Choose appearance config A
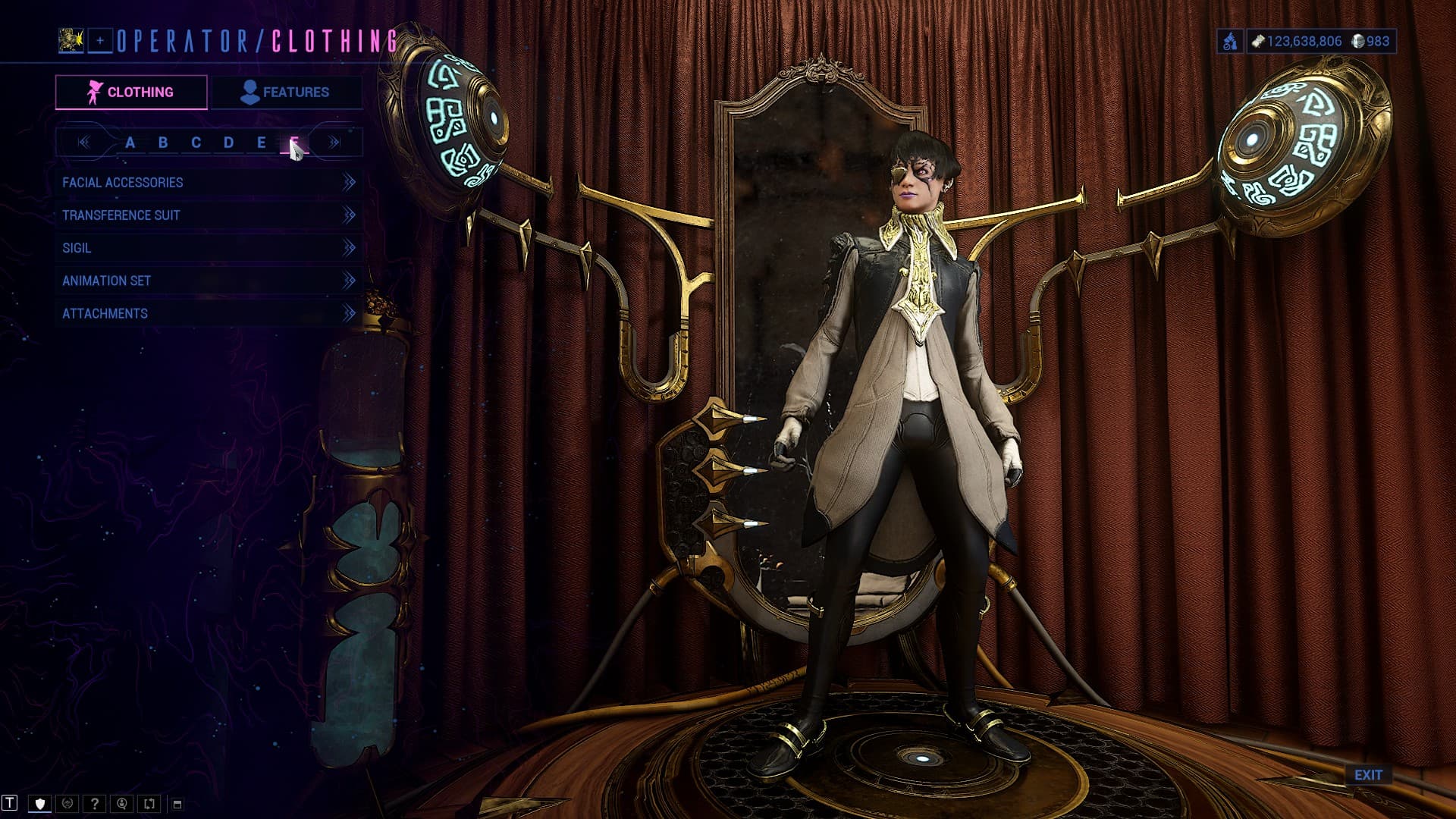This screenshot has height=819, width=1456. tap(130, 143)
